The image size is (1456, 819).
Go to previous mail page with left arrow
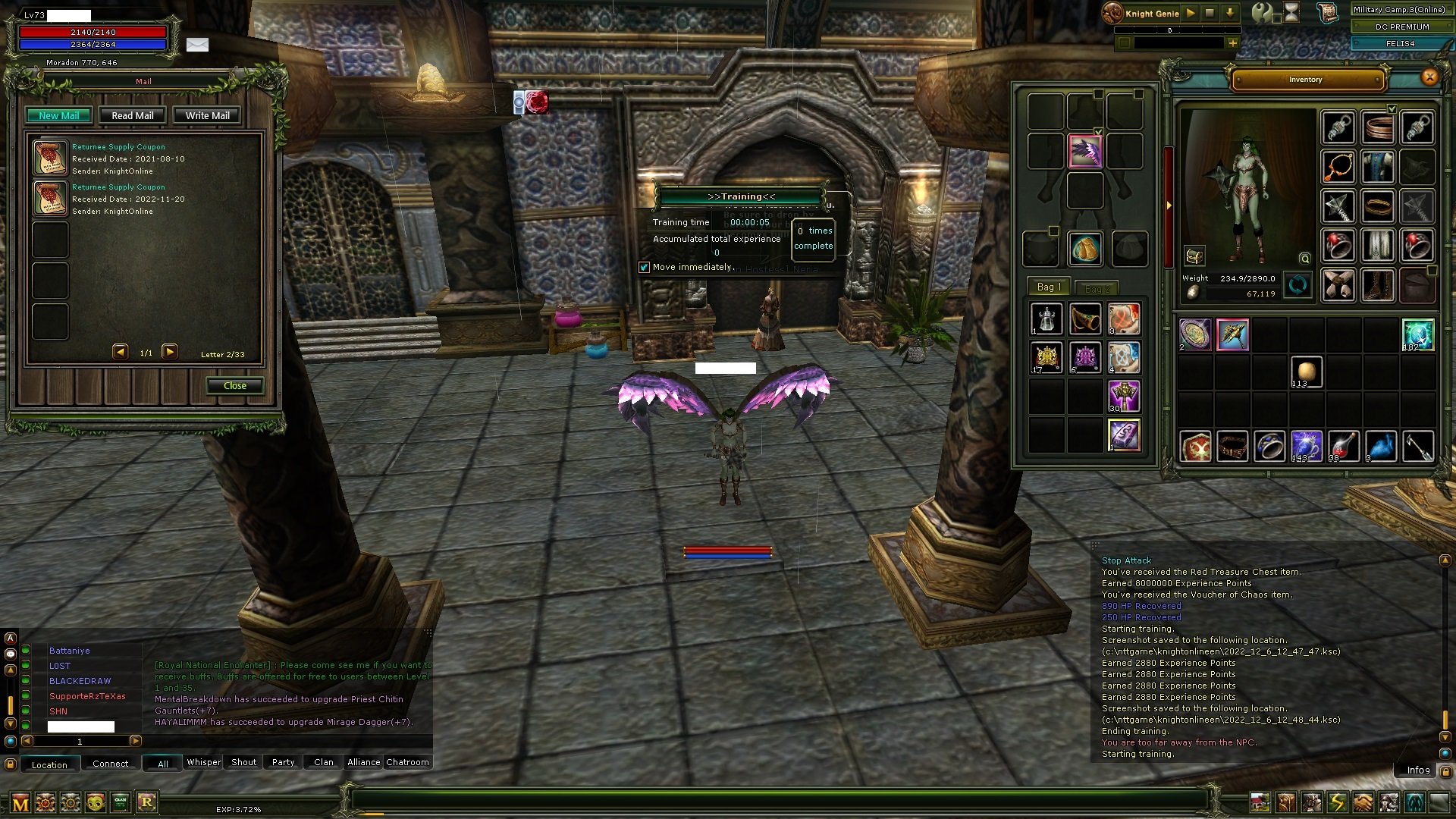point(120,351)
